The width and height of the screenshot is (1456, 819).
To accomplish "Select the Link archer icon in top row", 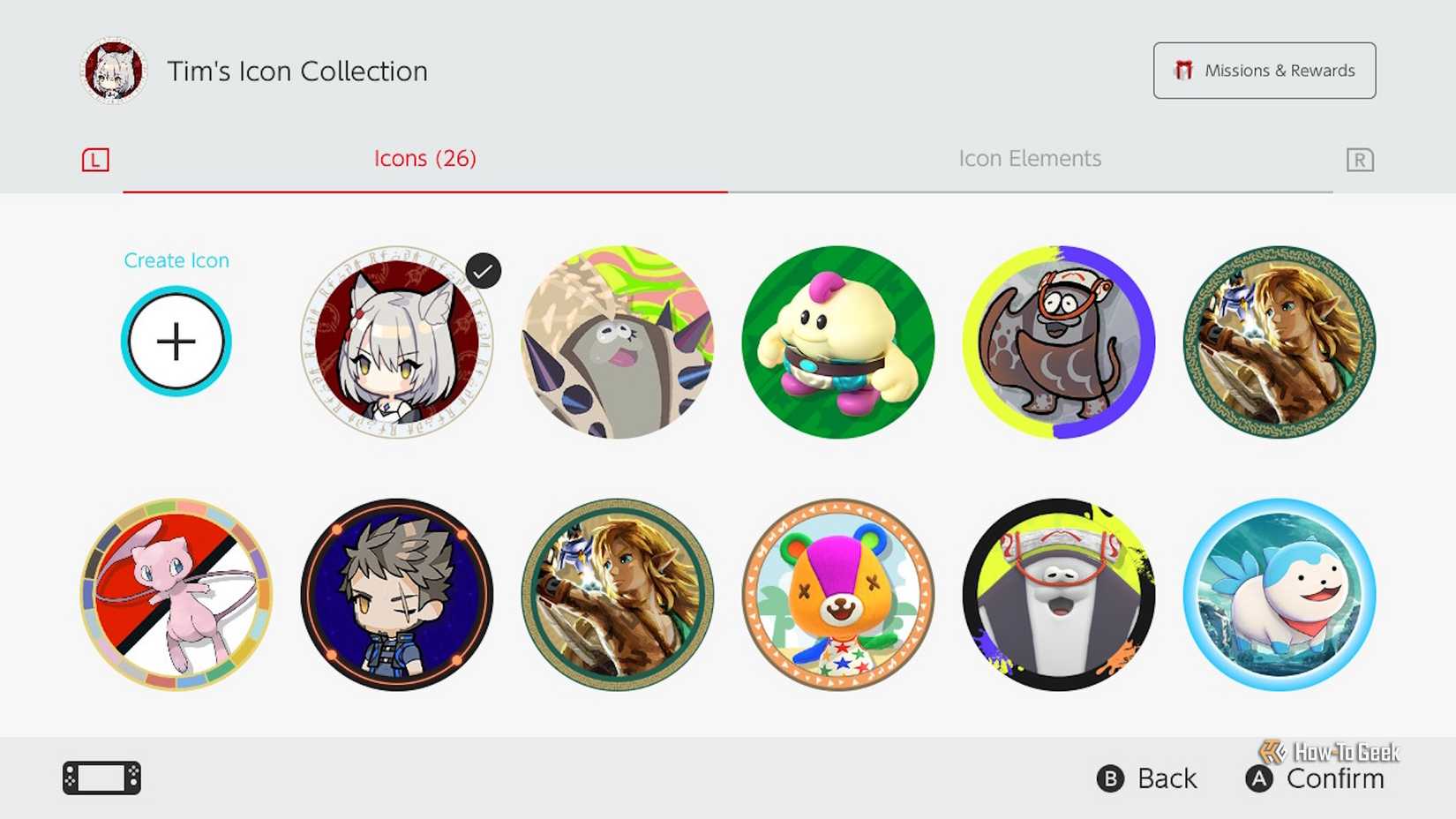I will [1279, 342].
